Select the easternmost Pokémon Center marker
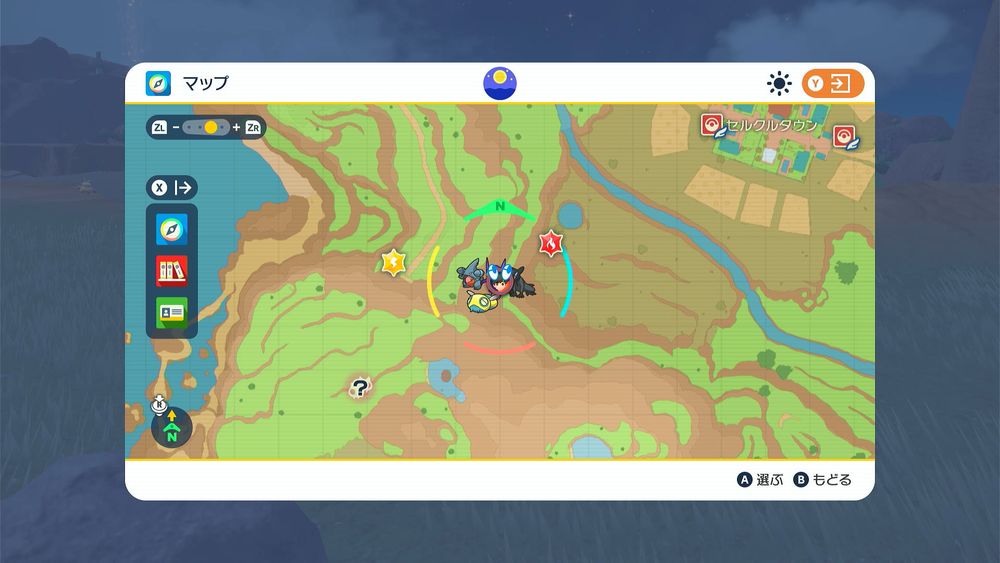 click(845, 136)
